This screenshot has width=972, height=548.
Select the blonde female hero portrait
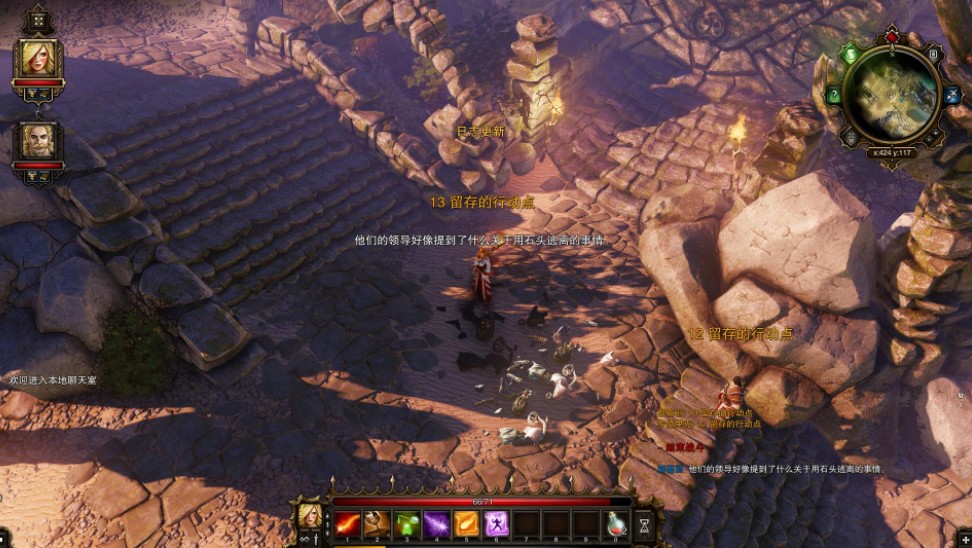click(x=38, y=58)
